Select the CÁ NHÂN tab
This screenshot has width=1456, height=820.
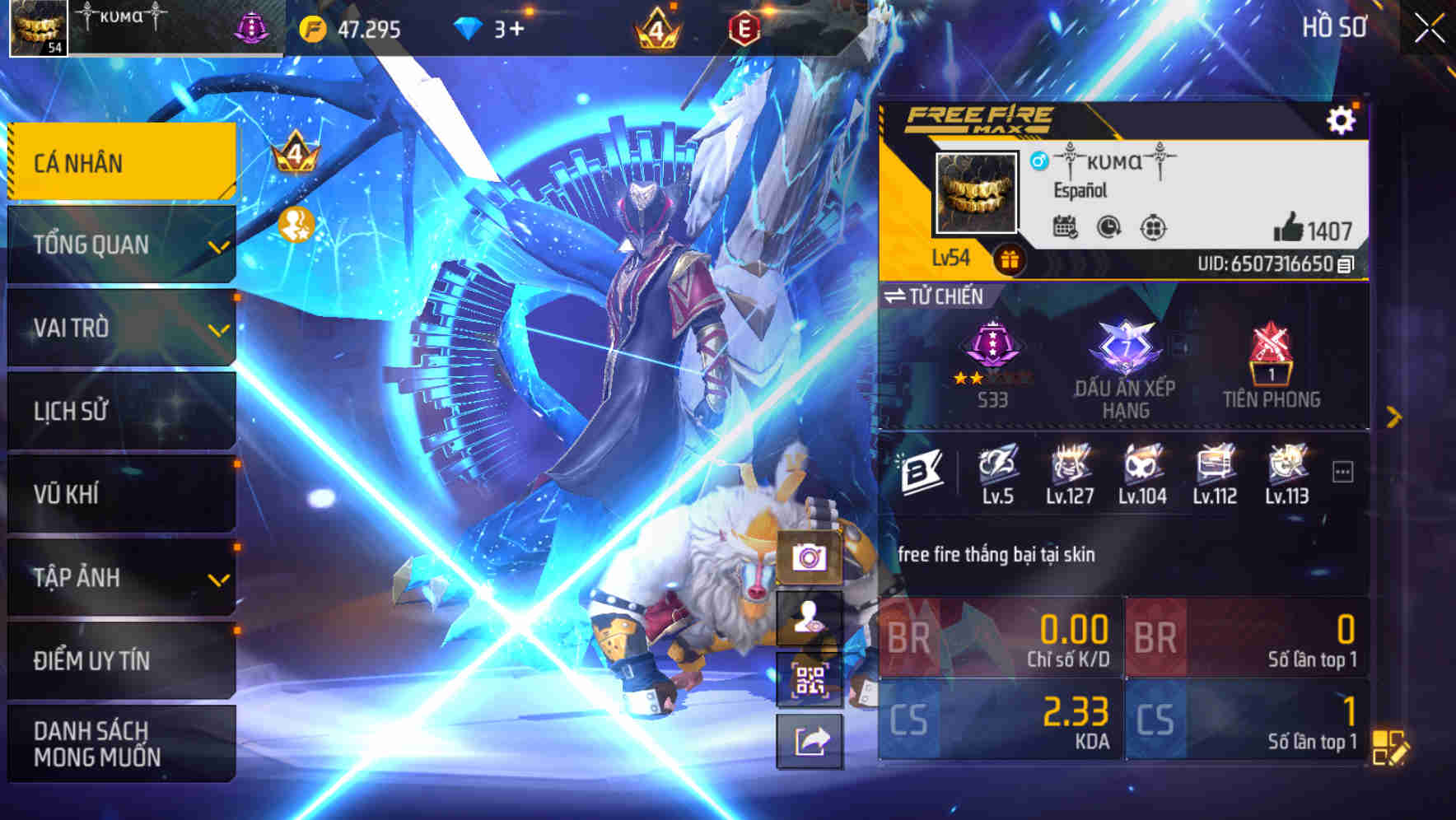coord(121,161)
